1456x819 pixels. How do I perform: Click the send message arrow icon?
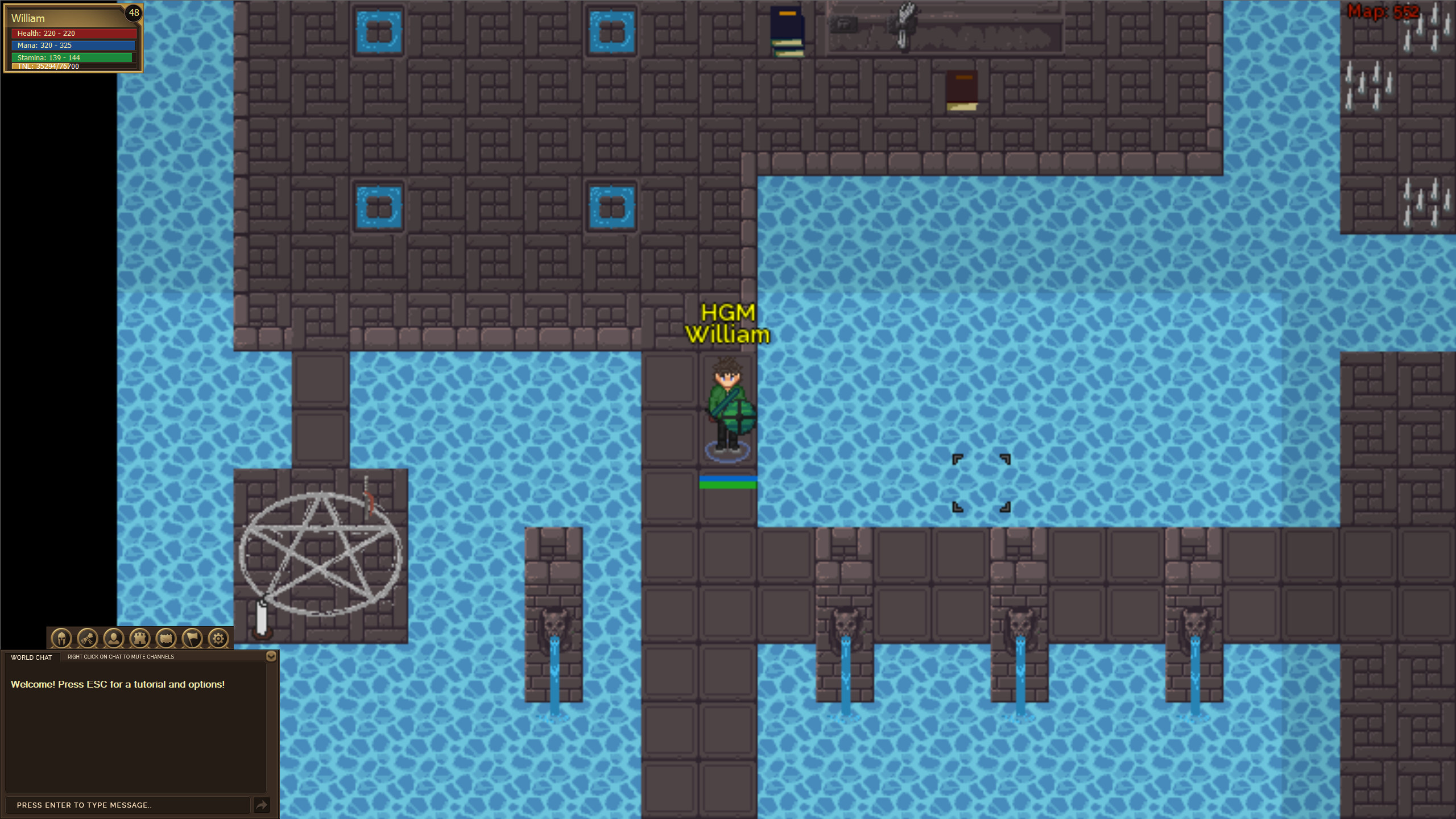pos(262,805)
